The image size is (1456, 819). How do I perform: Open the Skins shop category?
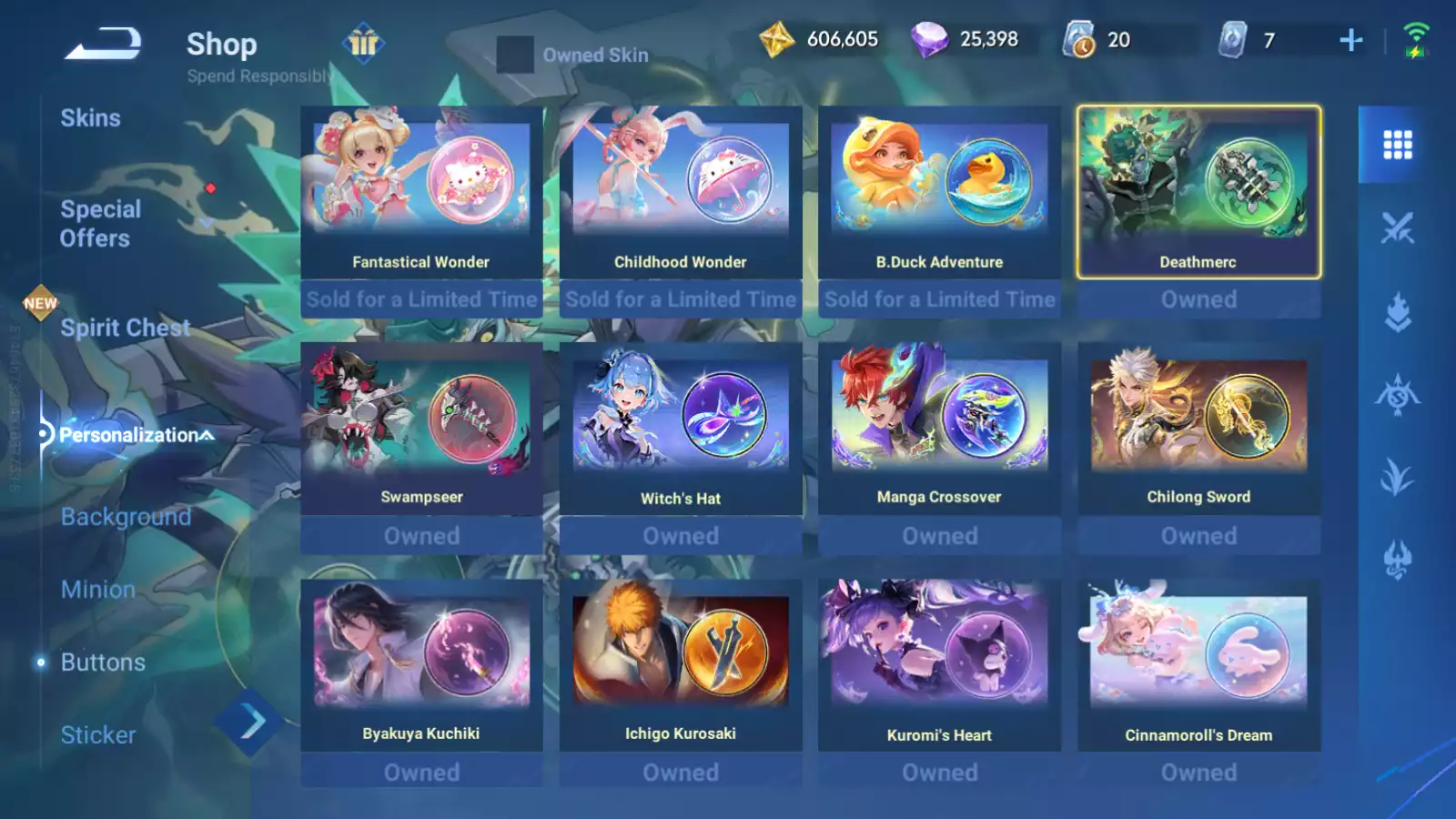(x=90, y=118)
